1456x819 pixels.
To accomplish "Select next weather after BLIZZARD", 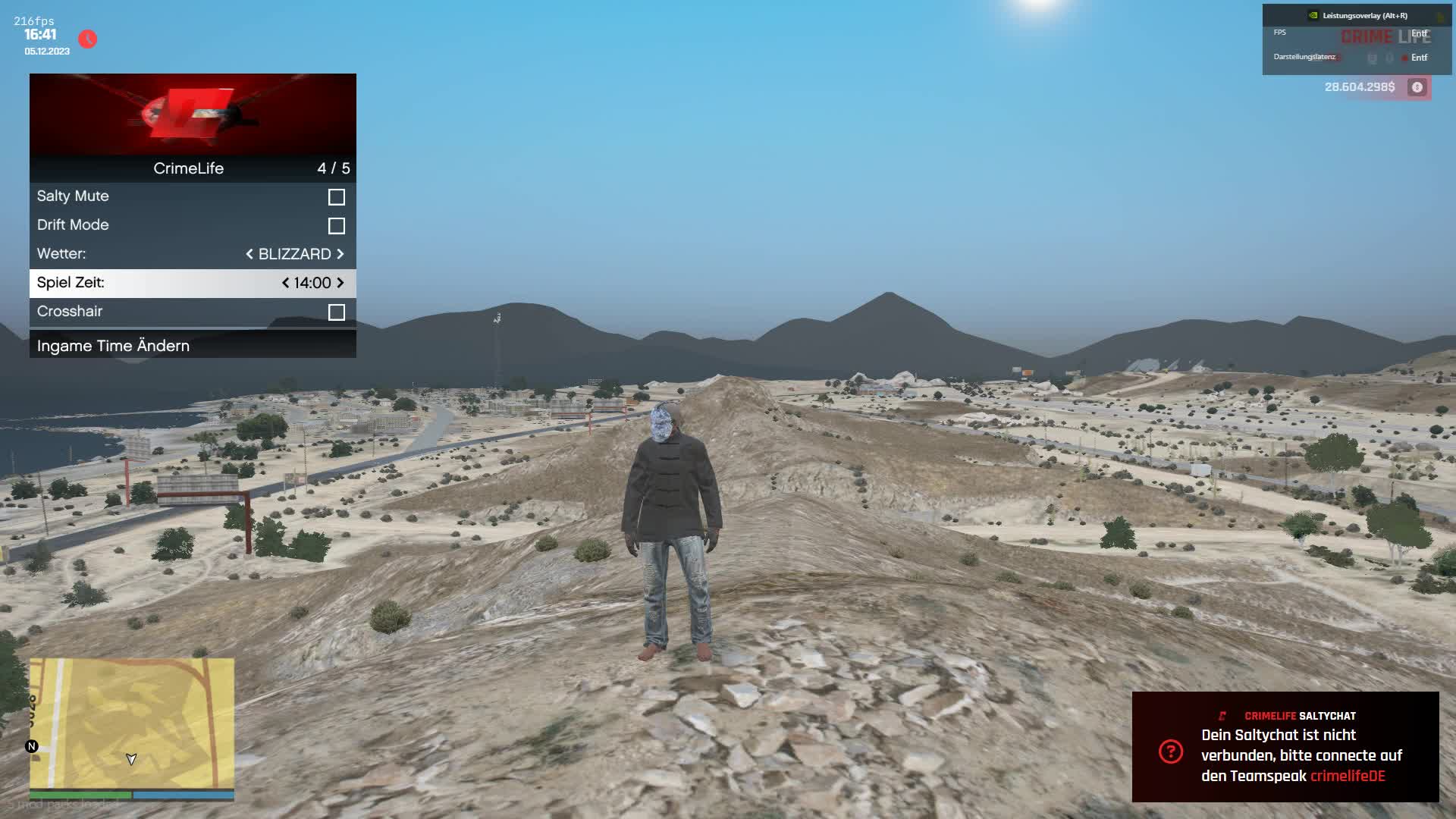I will [340, 254].
